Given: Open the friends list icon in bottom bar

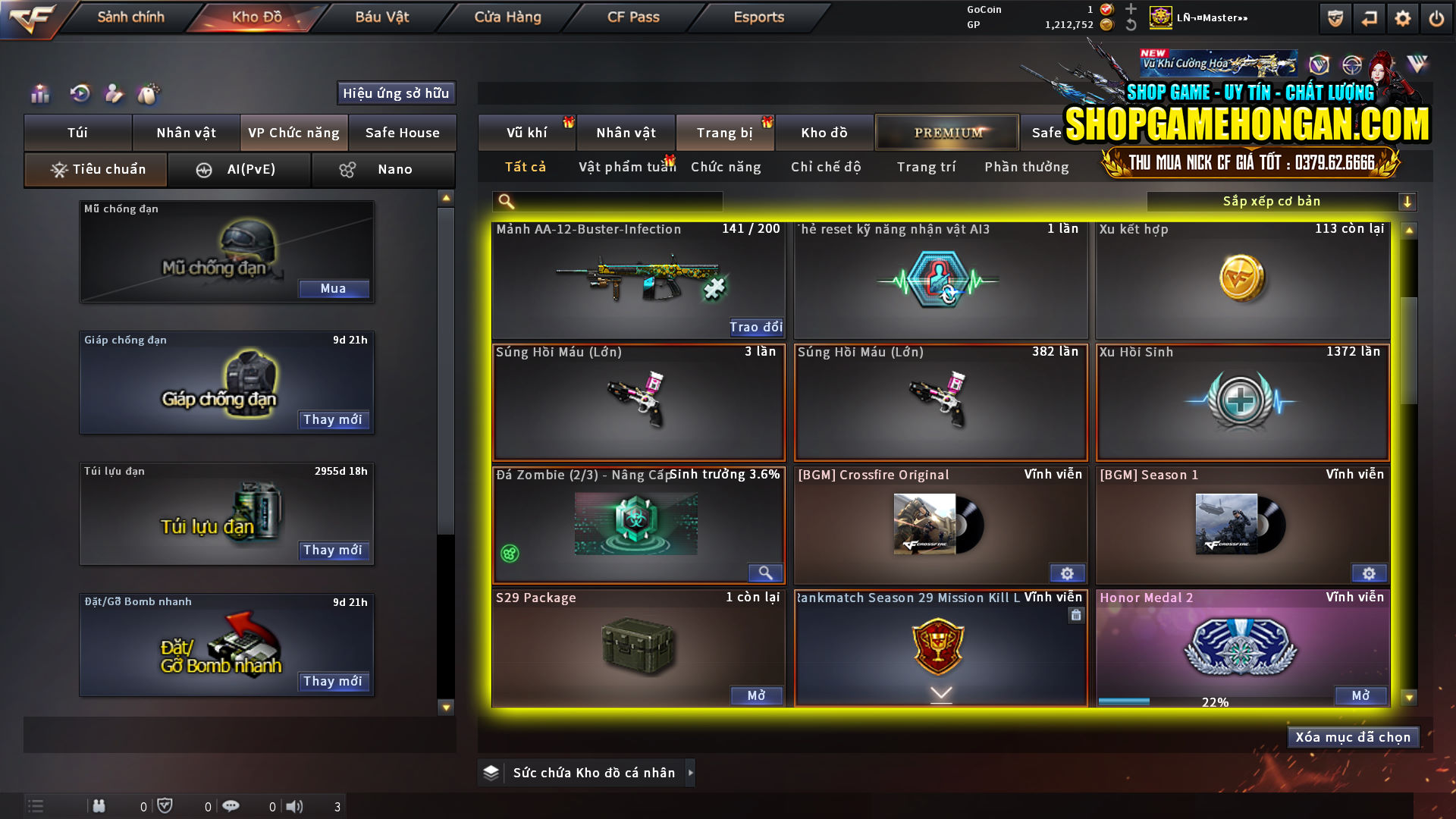Looking at the screenshot, I should (x=99, y=806).
